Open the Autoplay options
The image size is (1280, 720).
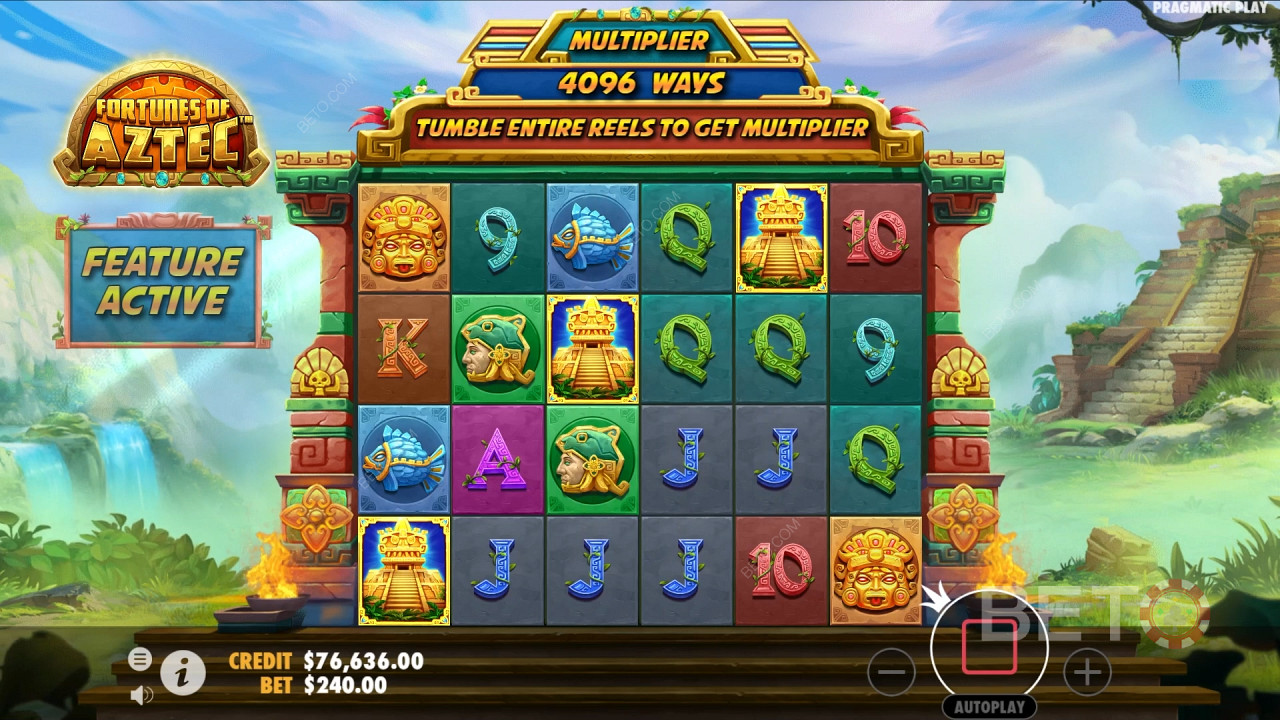pos(989,707)
